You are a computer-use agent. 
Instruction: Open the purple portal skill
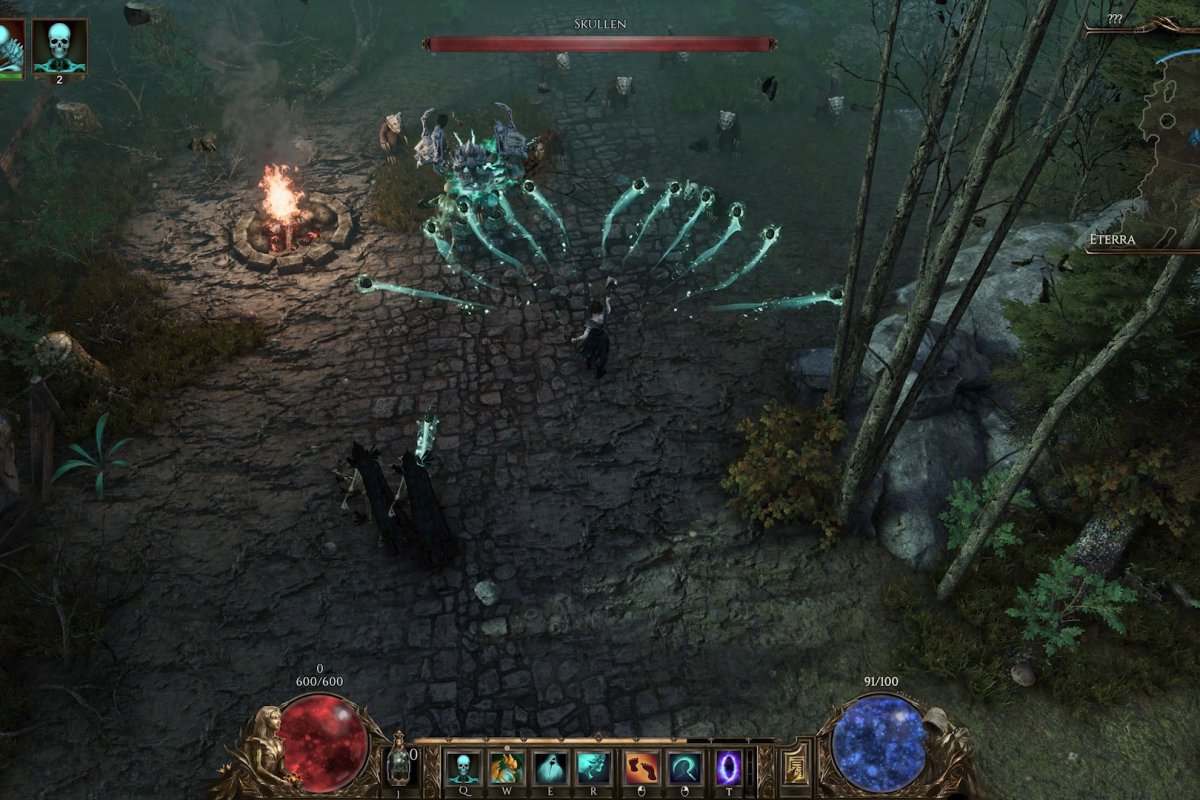click(729, 768)
